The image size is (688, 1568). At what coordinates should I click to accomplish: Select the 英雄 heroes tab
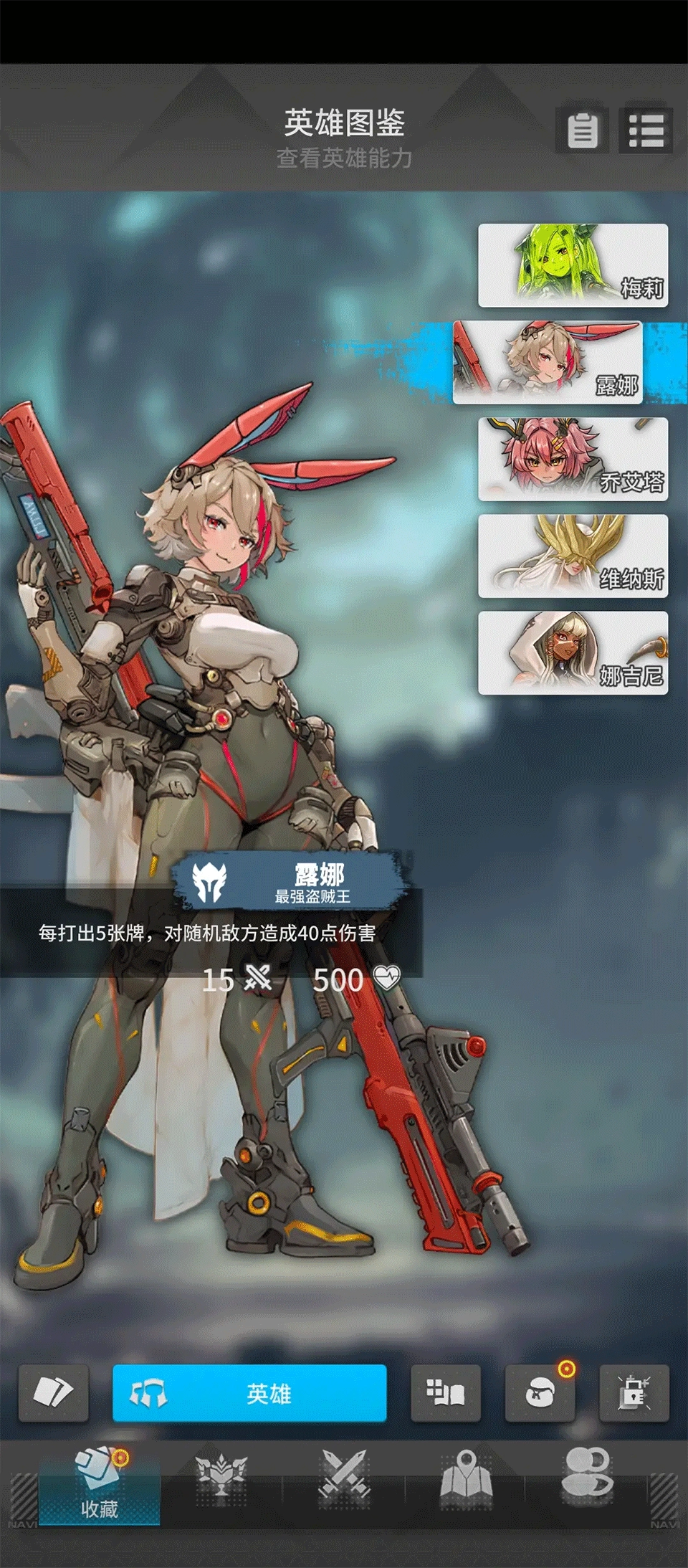pyautogui.click(x=249, y=1393)
